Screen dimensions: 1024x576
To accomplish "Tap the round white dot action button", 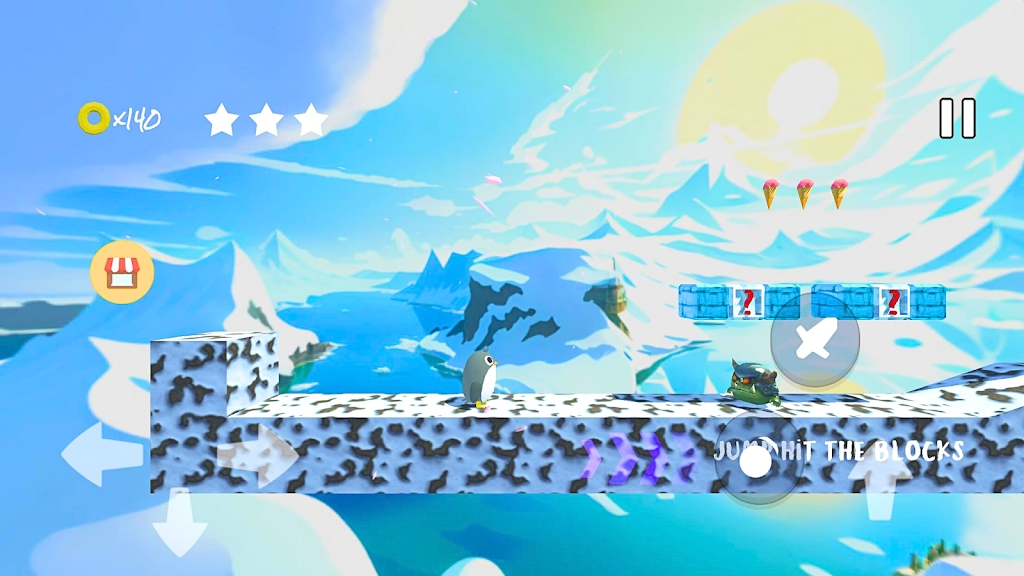I will (x=757, y=462).
